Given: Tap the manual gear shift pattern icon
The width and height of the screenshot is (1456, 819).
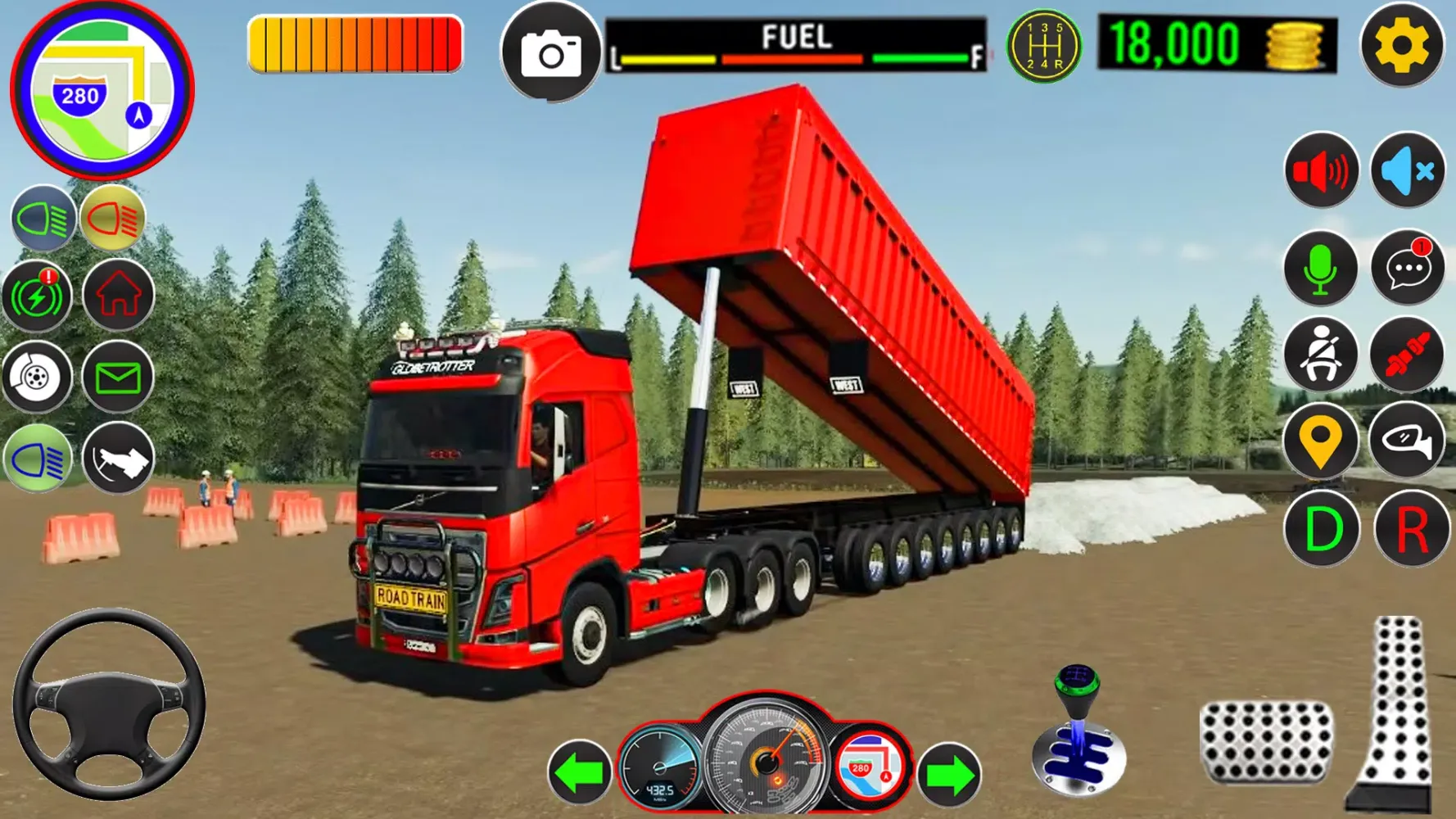Looking at the screenshot, I should 1043,46.
